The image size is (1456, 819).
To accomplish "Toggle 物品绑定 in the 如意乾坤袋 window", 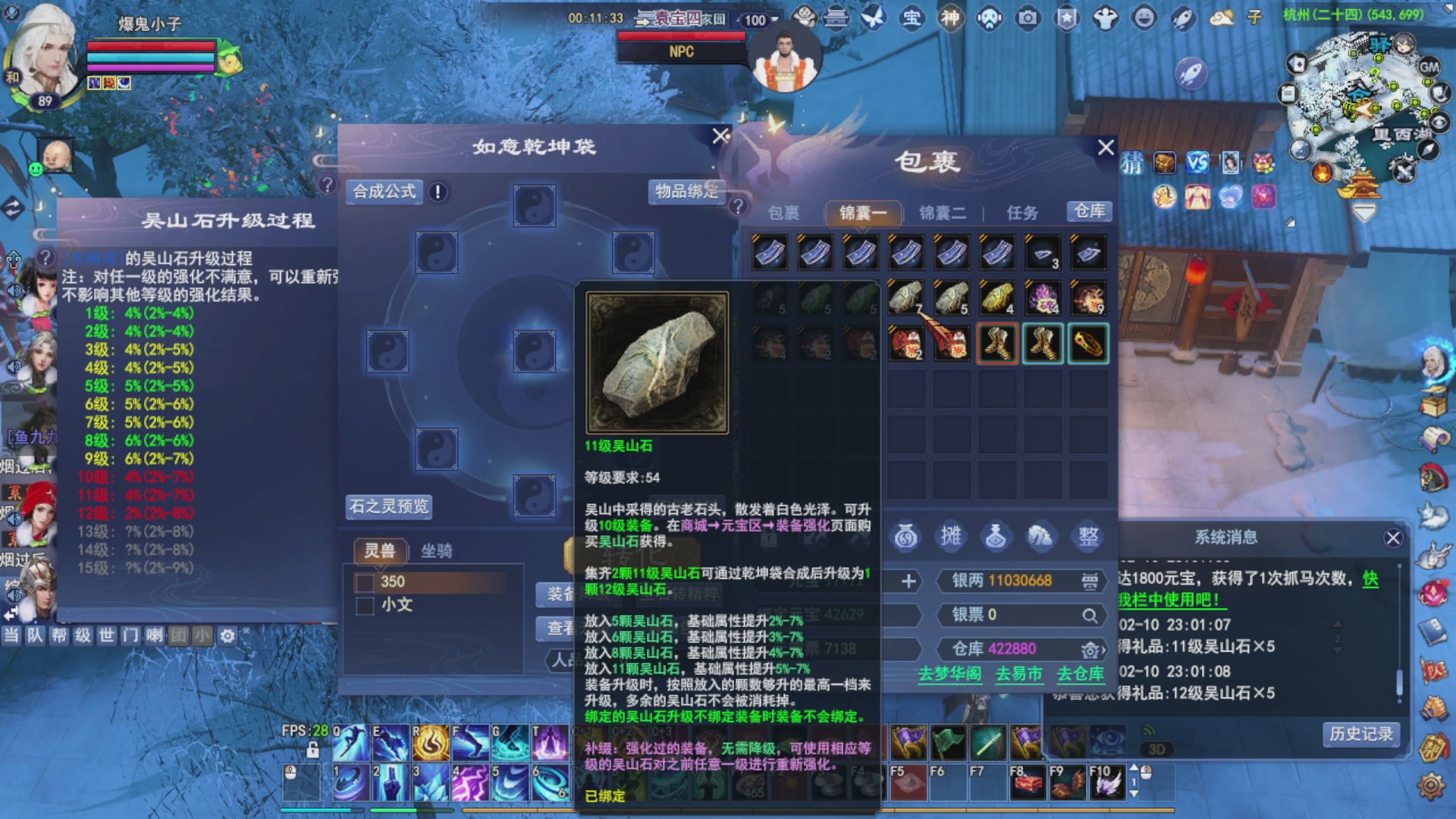I will (688, 190).
